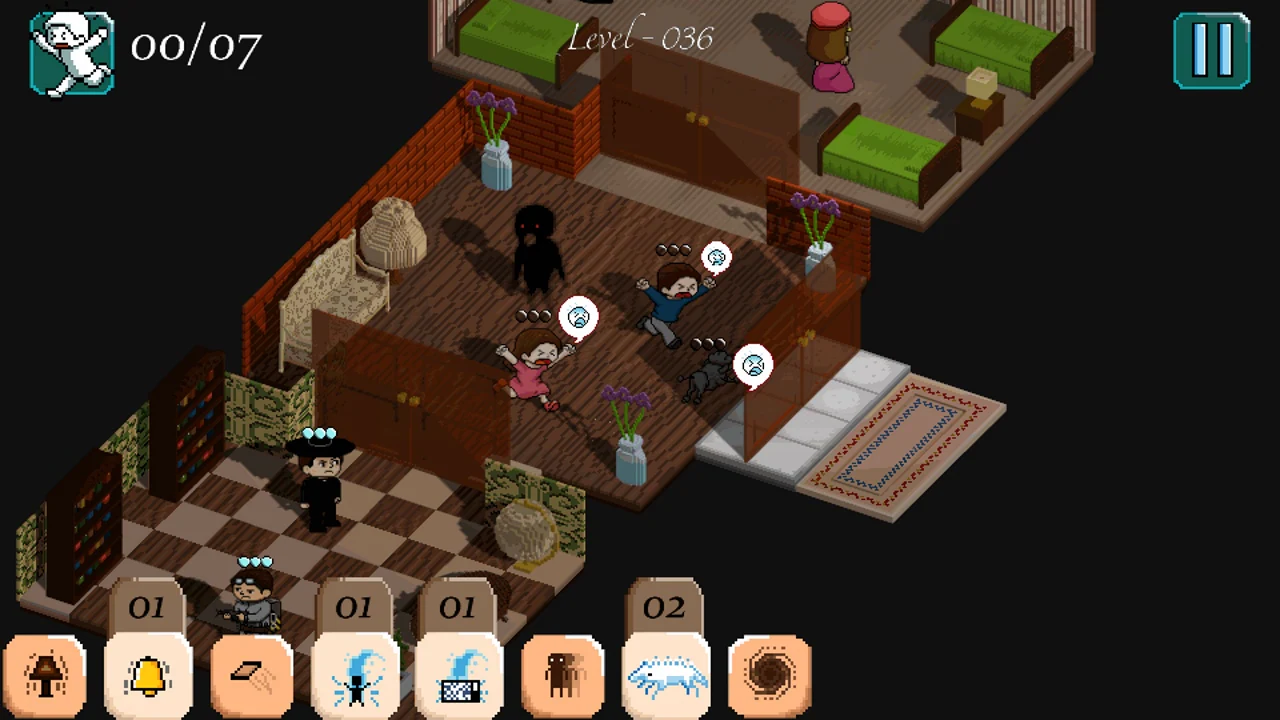The width and height of the screenshot is (1280, 720).
Task: Click the 01 badge above the bell ability
Action: click(149, 607)
